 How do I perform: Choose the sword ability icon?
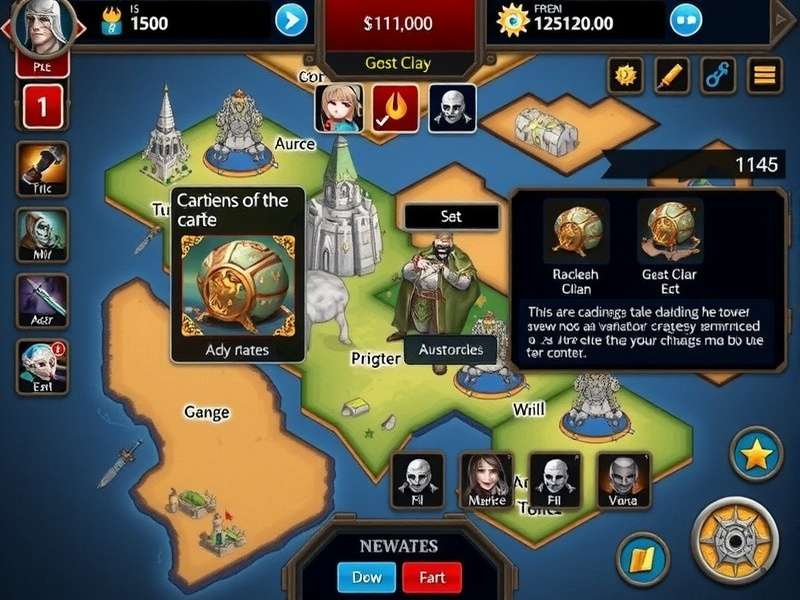point(42,298)
